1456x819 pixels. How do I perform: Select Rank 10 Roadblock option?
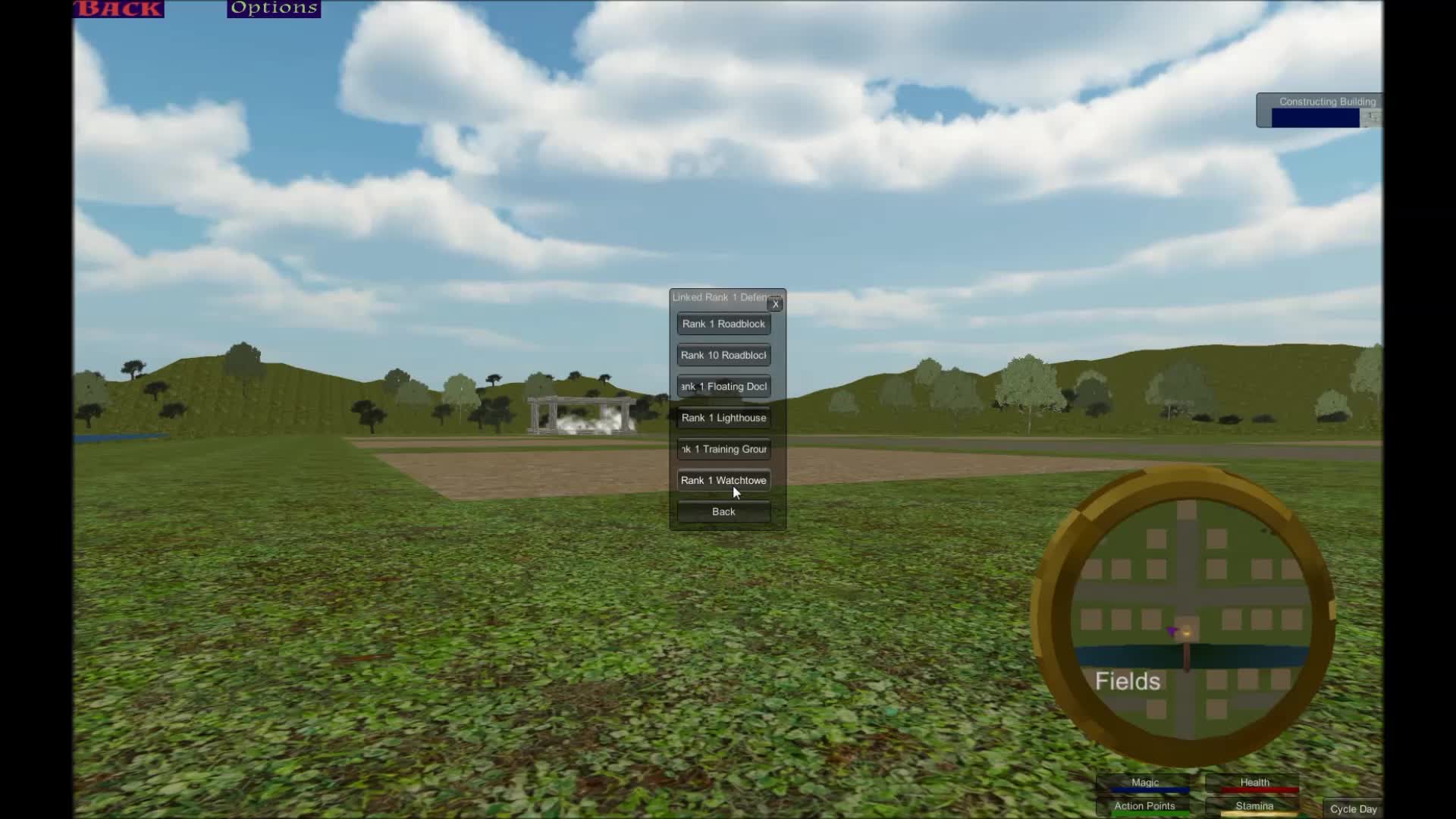tap(723, 354)
